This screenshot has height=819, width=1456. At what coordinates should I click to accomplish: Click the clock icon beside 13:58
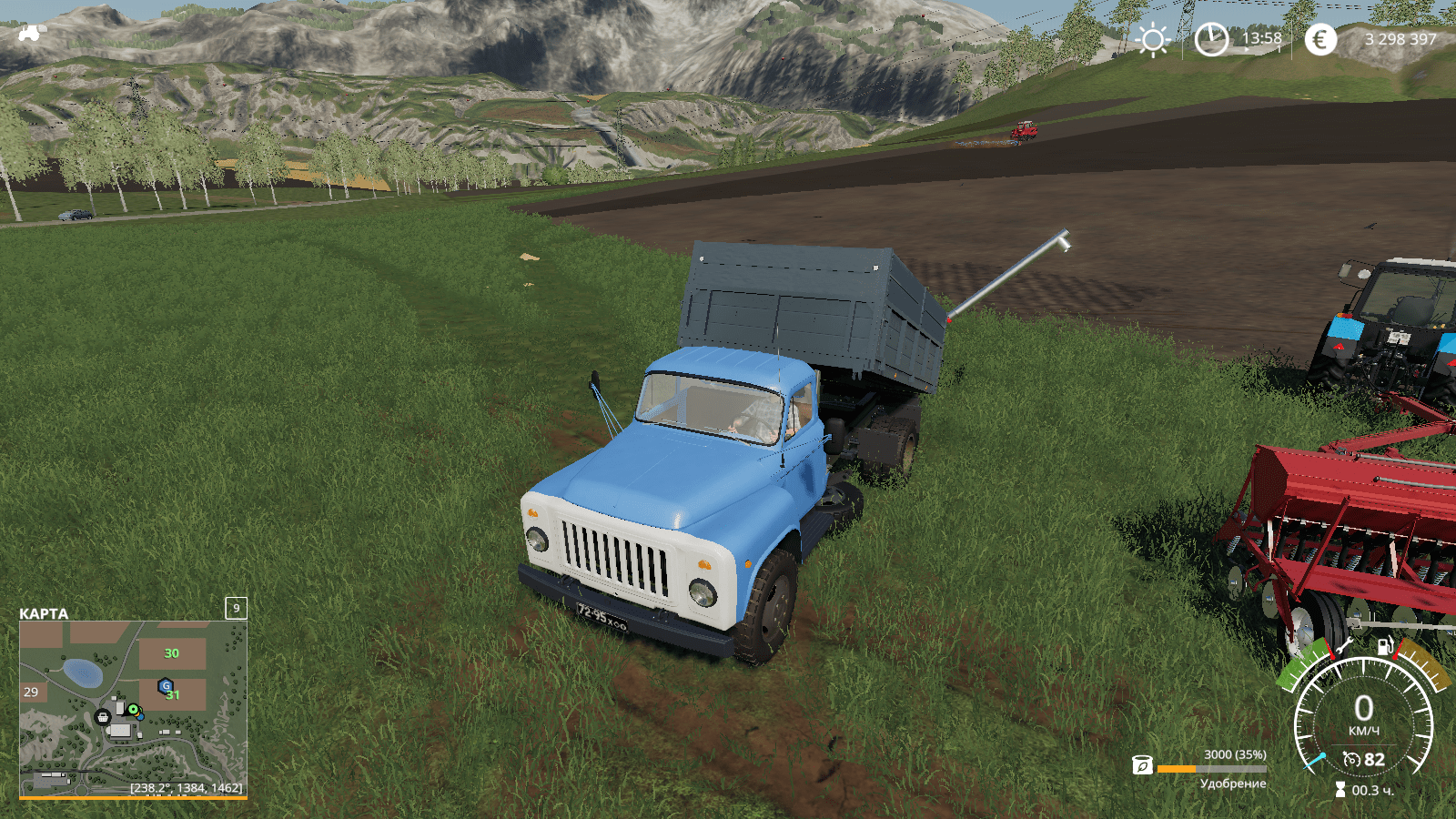tap(1211, 39)
